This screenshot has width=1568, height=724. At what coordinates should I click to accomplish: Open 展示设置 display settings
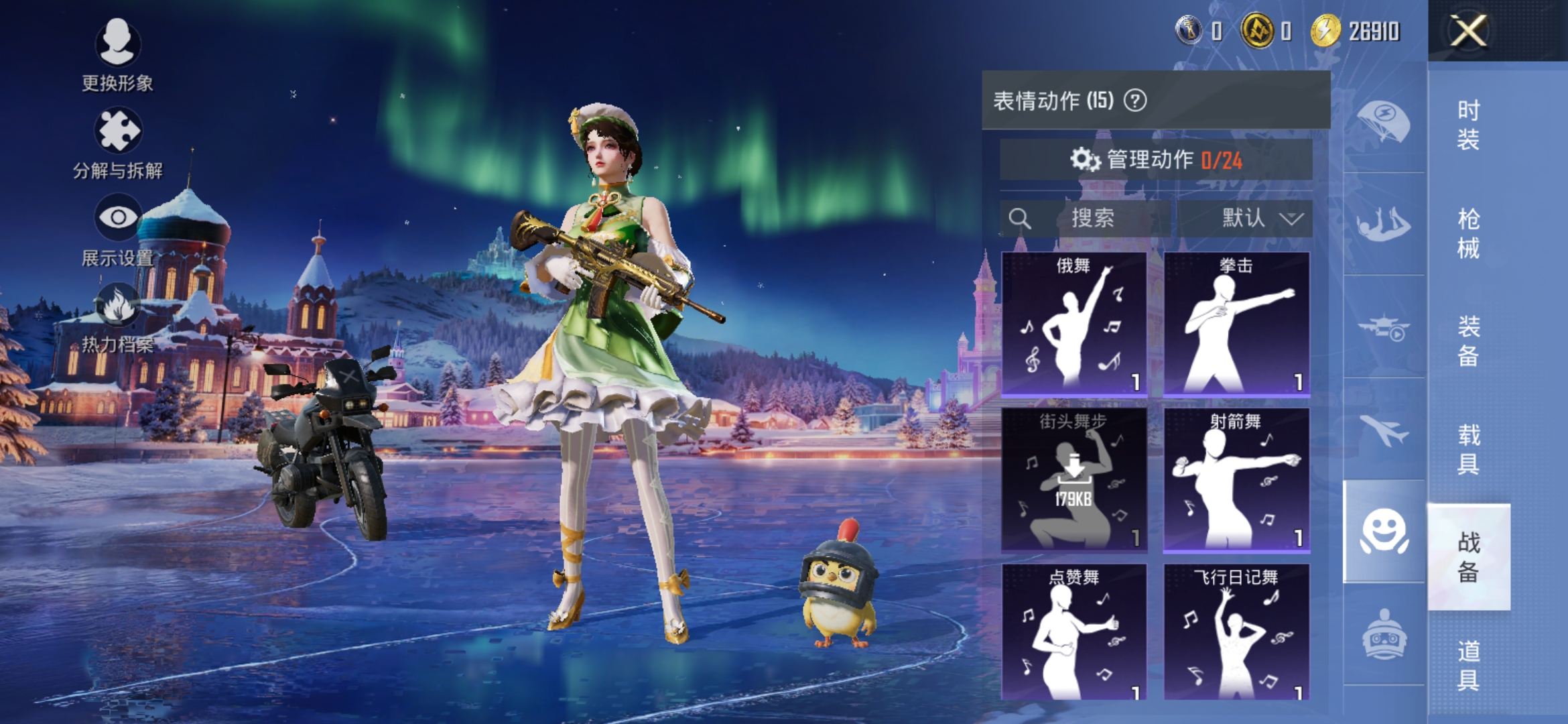117,229
